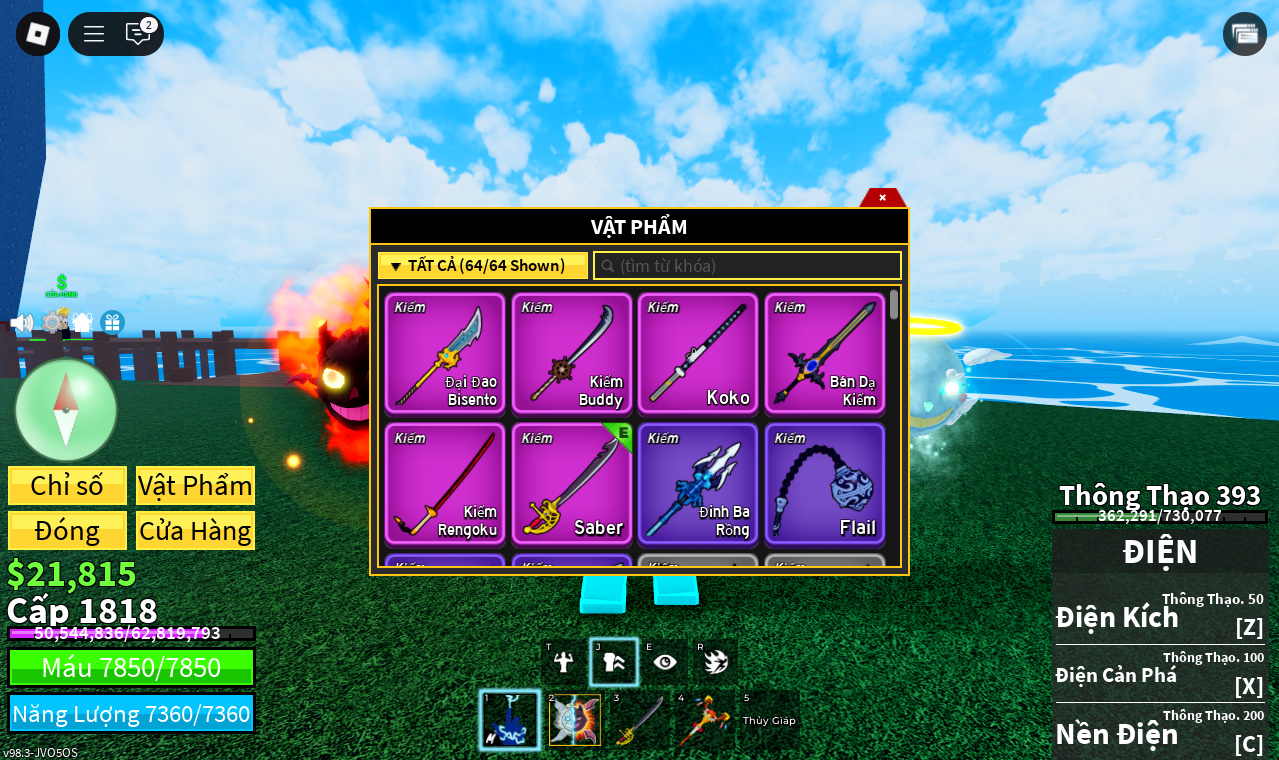
Task: Click the Đóng button
Action: [67, 531]
